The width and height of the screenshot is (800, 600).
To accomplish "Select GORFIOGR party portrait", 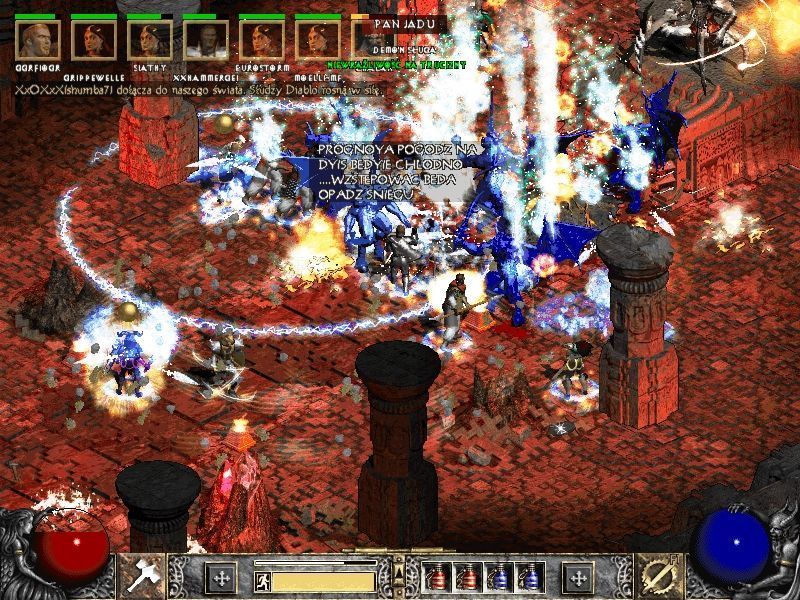I will click(x=39, y=41).
